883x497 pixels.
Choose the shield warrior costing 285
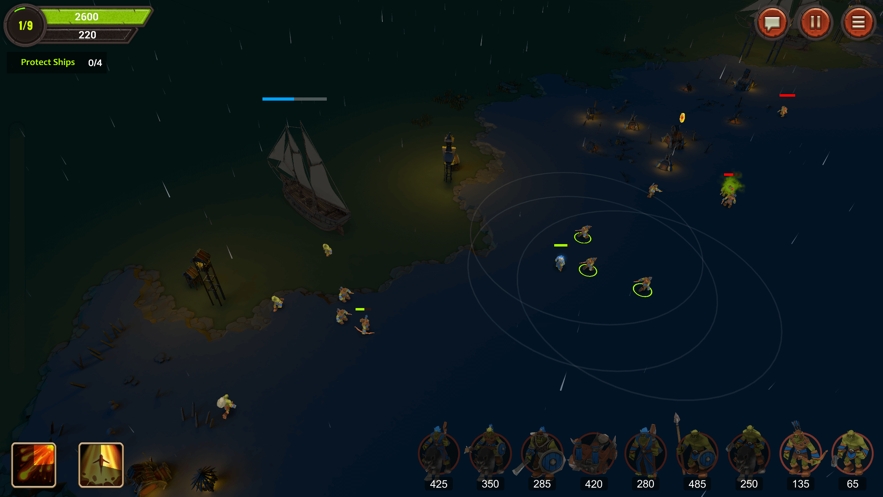[x=542, y=454]
